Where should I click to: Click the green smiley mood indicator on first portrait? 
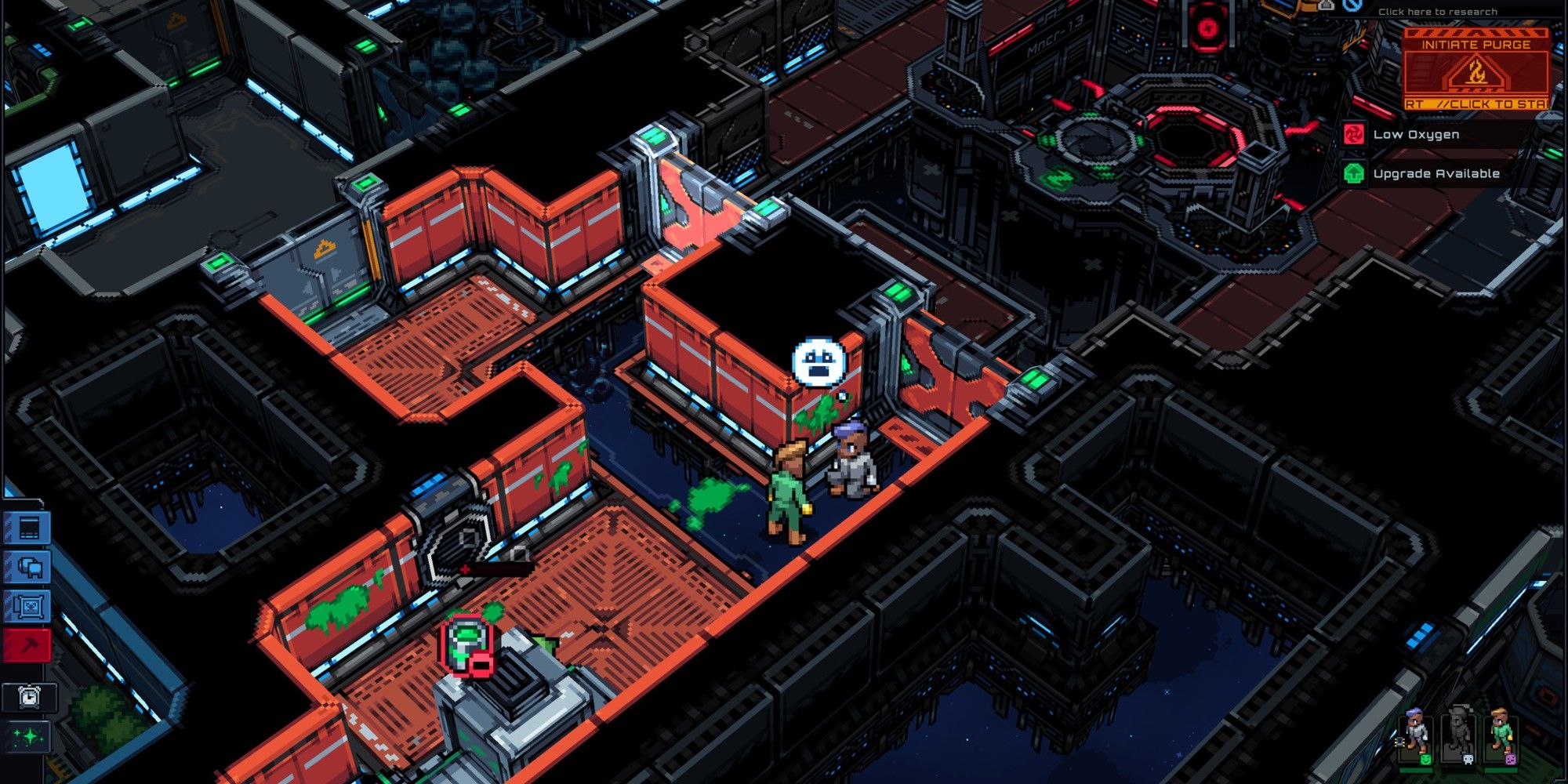click(x=1425, y=760)
